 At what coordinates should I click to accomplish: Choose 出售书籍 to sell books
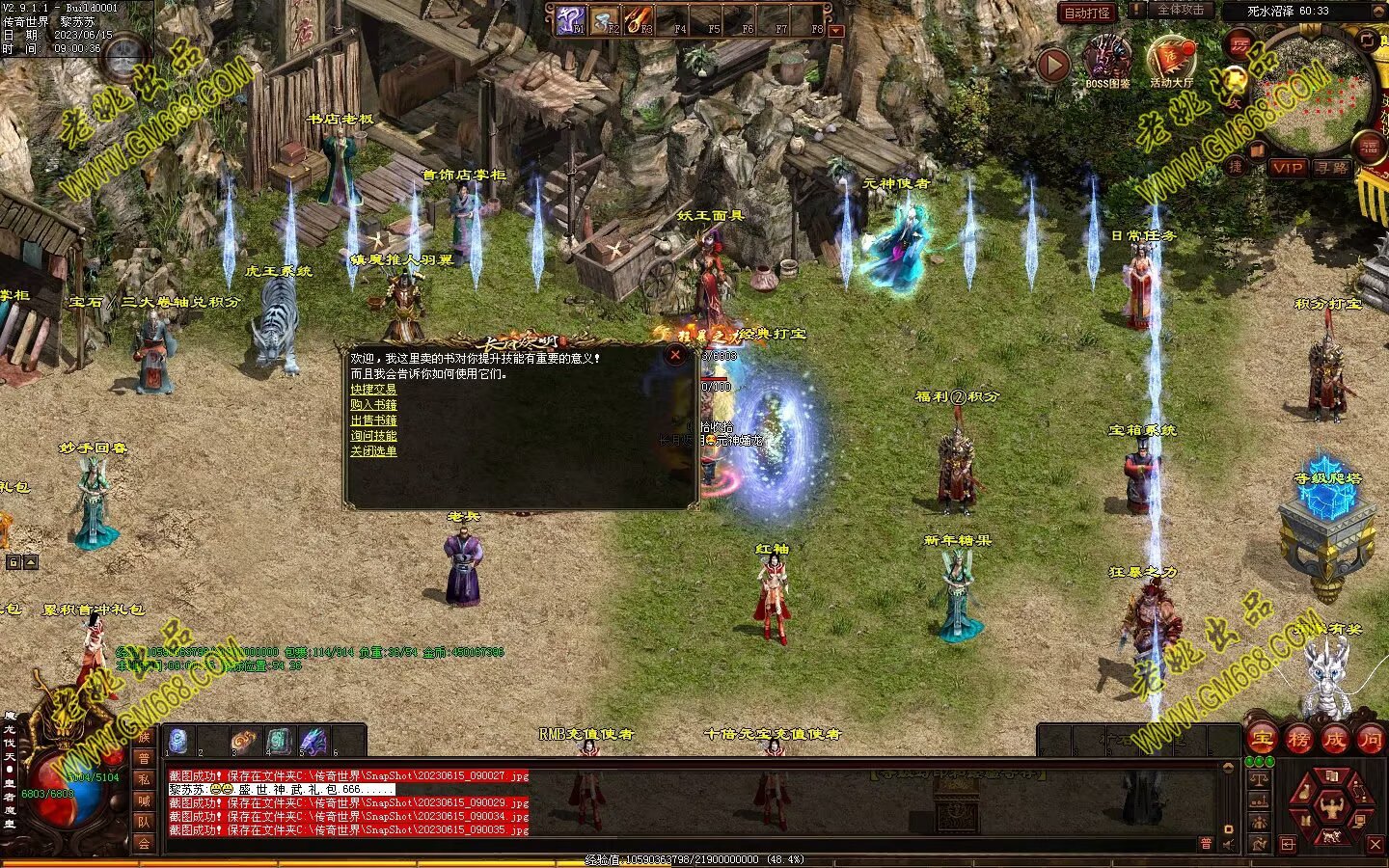pyautogui.click(x=373, y=420)
